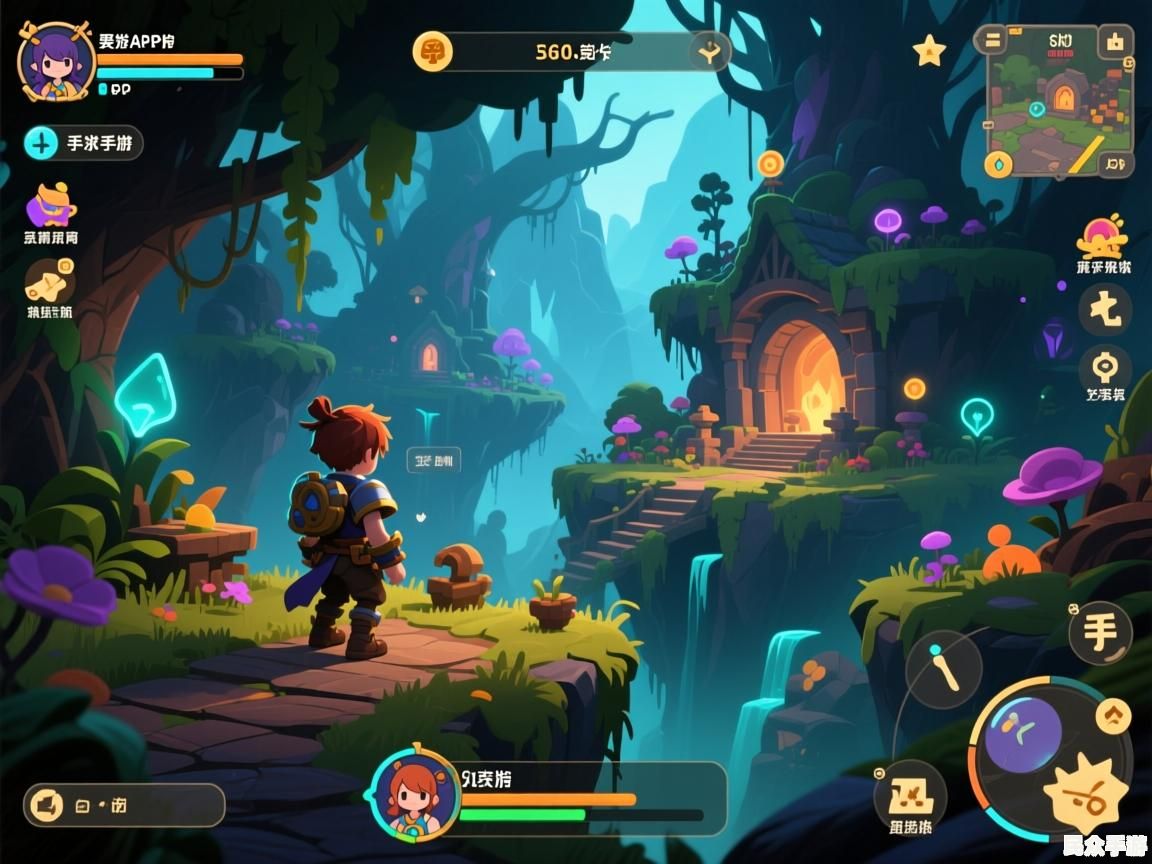
Task: Open the purple-haired player portrait
Action: point(57,62)
